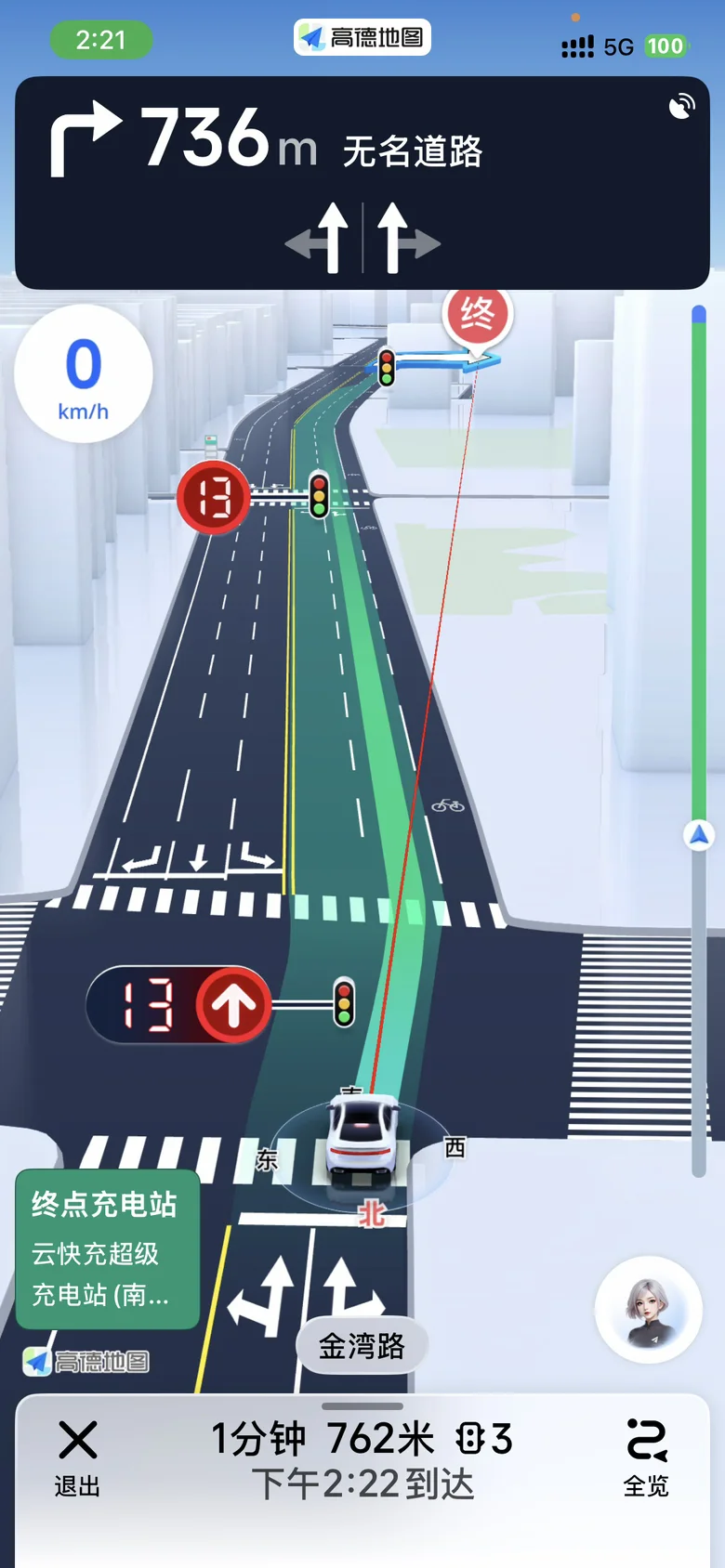Open the 终点充电站 destination card
This screenshot has width=725, height=1568.
click(x=107, y=1248)
